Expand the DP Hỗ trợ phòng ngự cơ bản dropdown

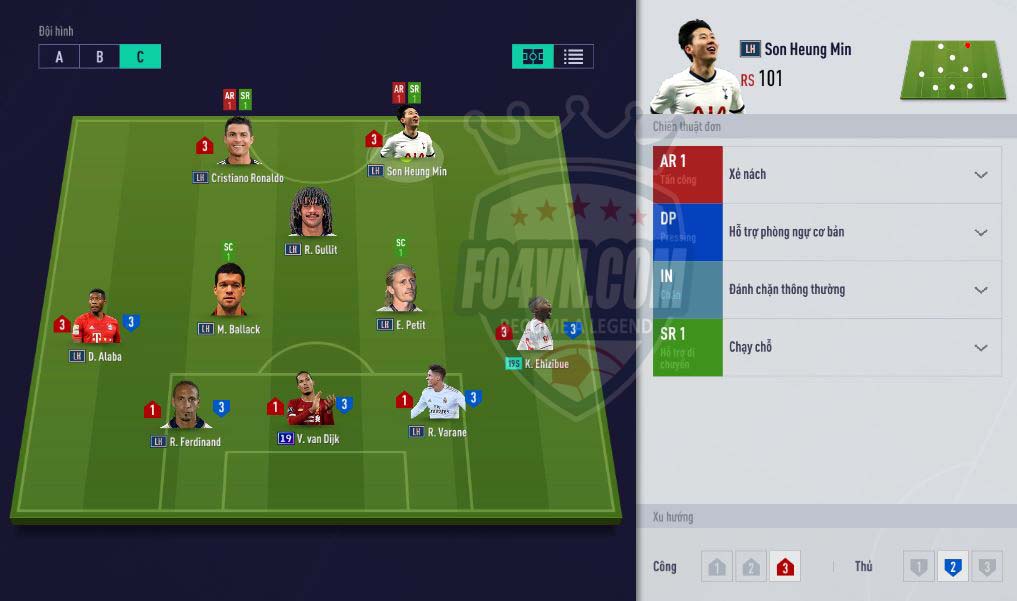coord(980,233)
